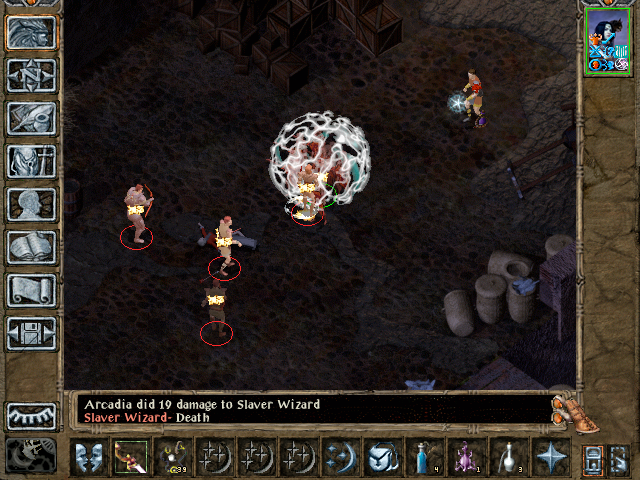Open the area map screen
Image resolution: width=640 pixels, height=480 pixels.
(31, 75)
